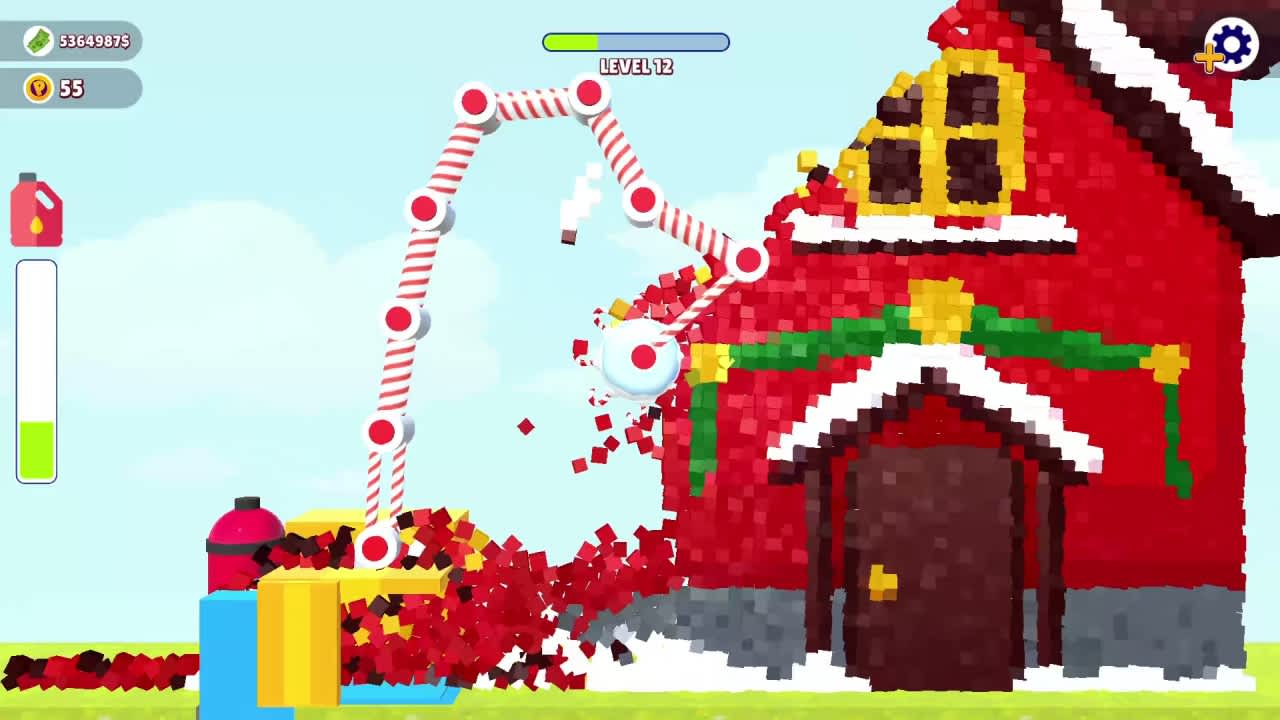Tap the red joint at the arm's base
1280x720 pixels.
pyautogui.click(x=375, y=548)
